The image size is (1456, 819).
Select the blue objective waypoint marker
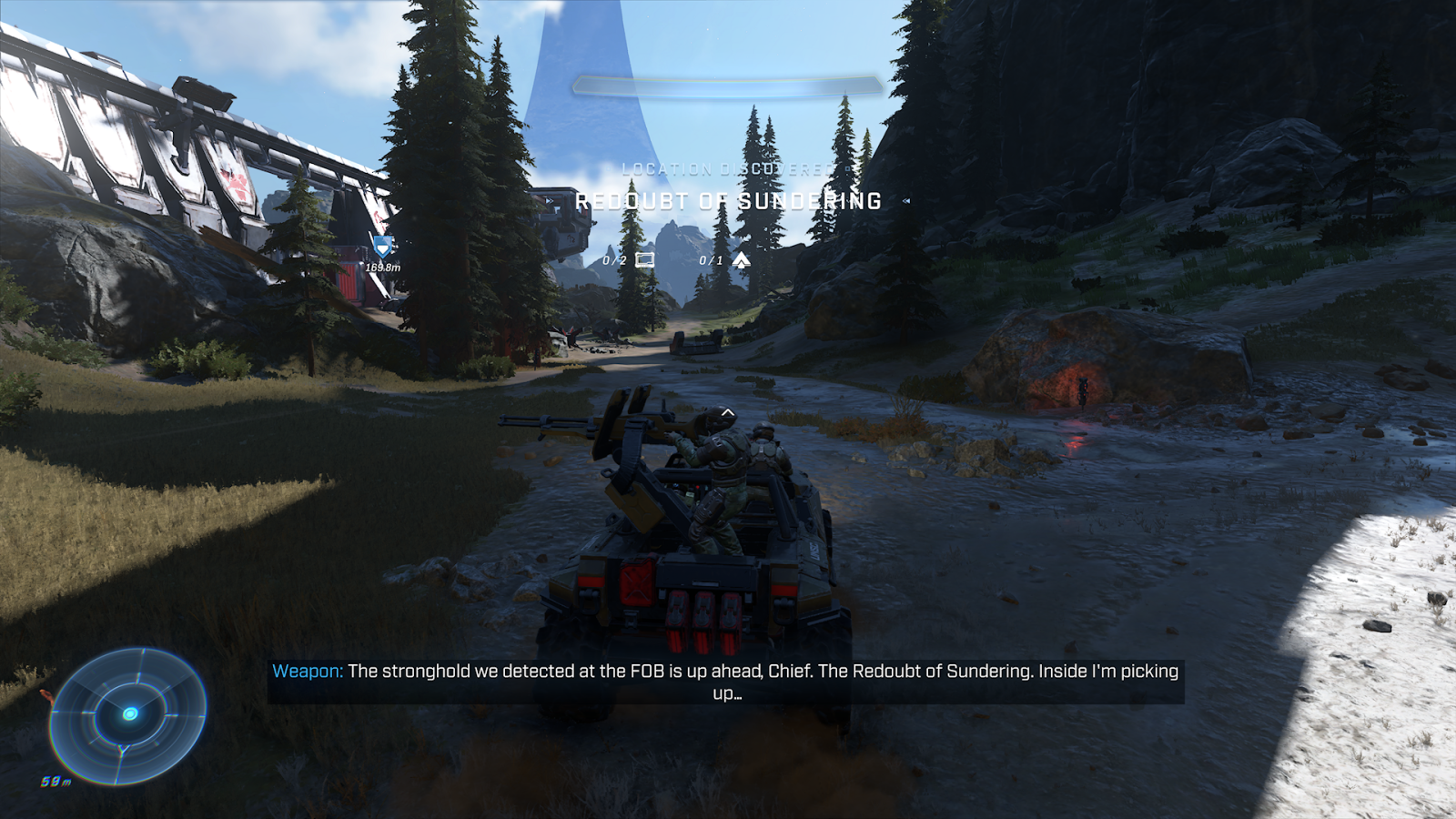[x=382, y=248]
